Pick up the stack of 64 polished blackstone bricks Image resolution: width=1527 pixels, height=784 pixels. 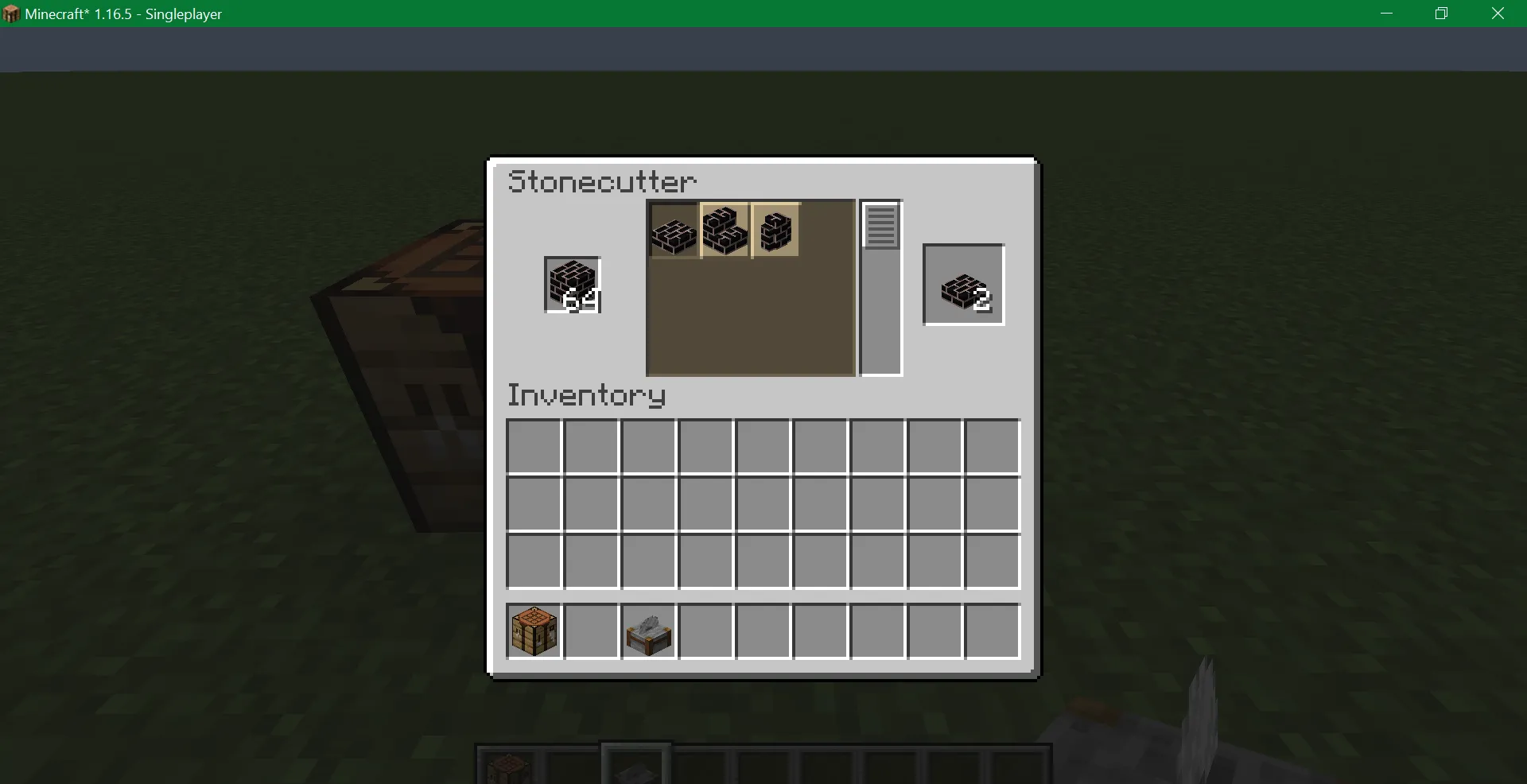point(572,285)
